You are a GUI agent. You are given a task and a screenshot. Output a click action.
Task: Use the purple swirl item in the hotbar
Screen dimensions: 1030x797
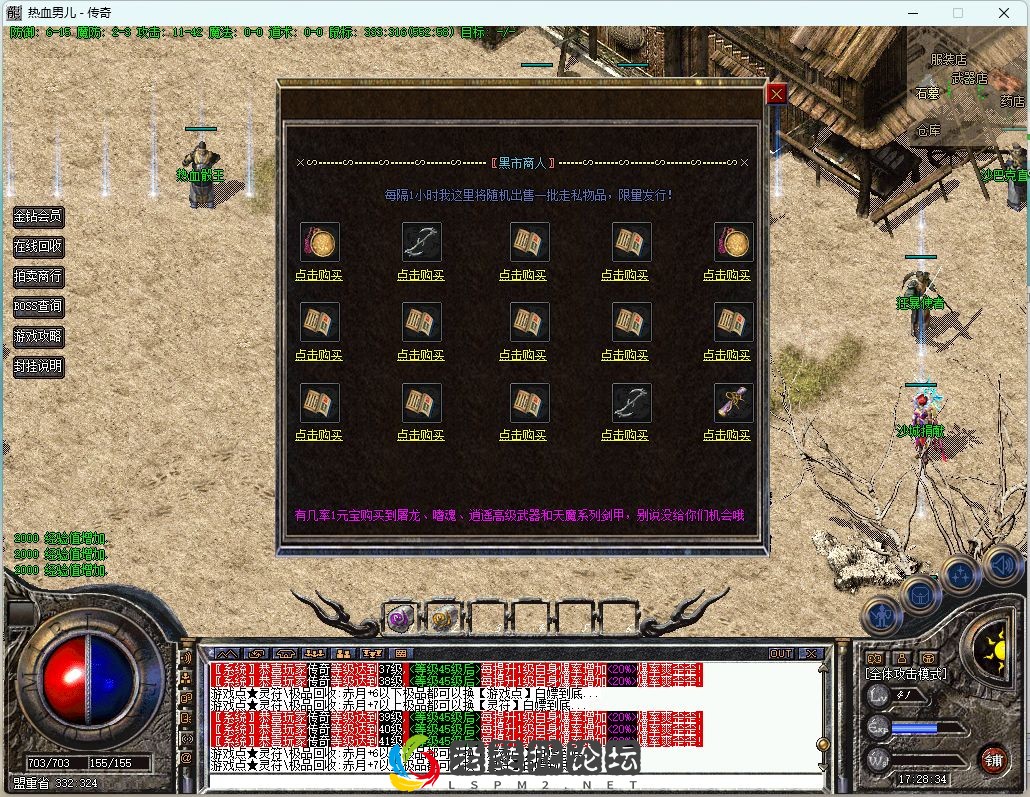pos(401,618)
